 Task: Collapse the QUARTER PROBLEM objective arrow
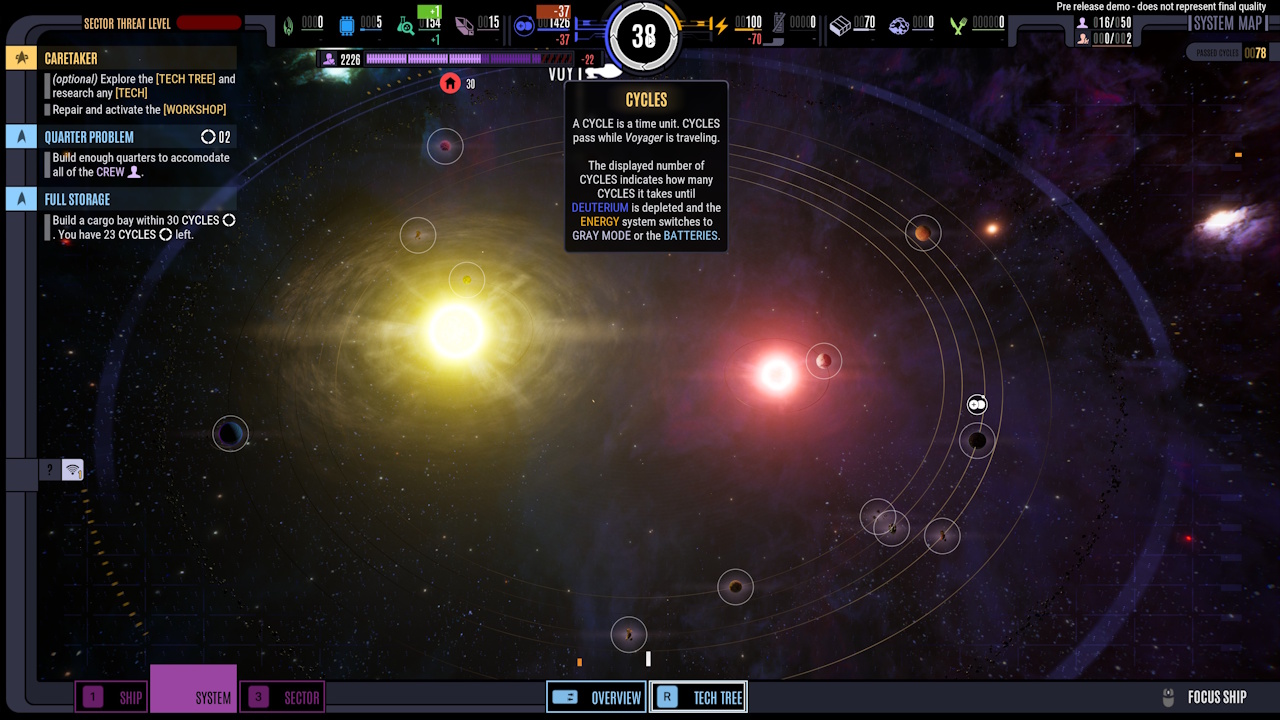(x=21, y=135)
